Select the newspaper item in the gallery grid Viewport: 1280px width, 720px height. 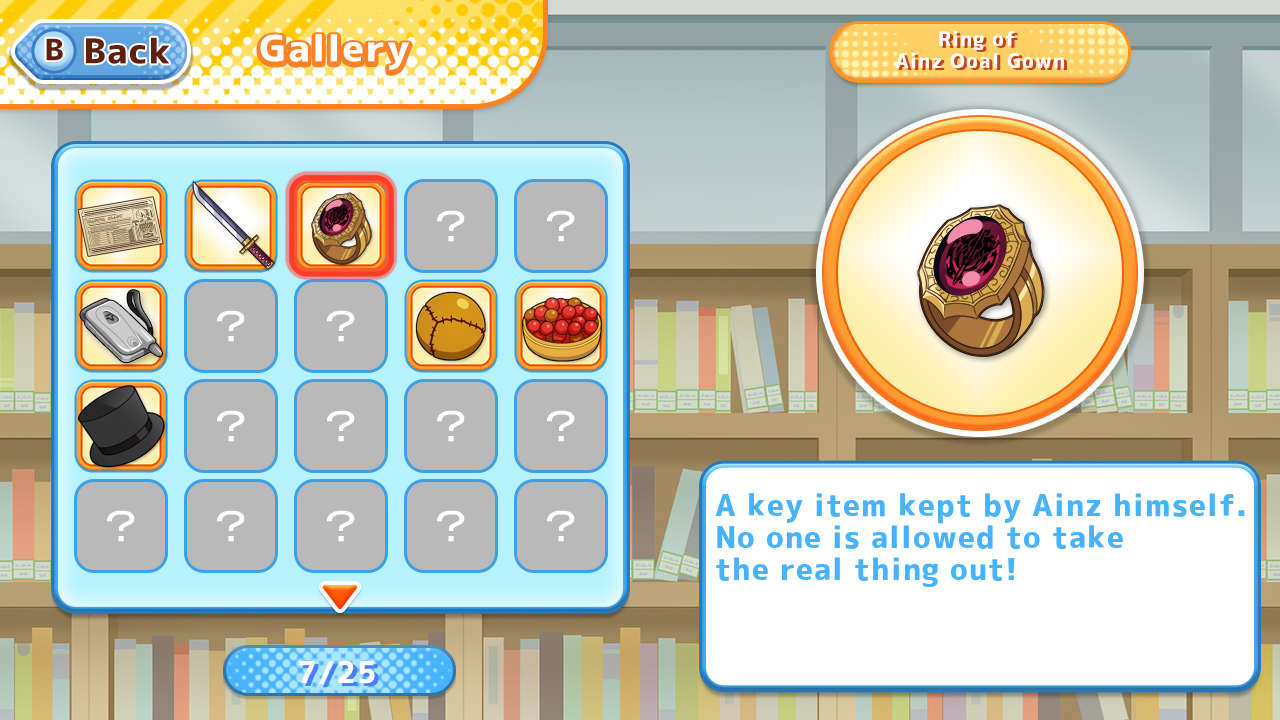pos(121,226)
